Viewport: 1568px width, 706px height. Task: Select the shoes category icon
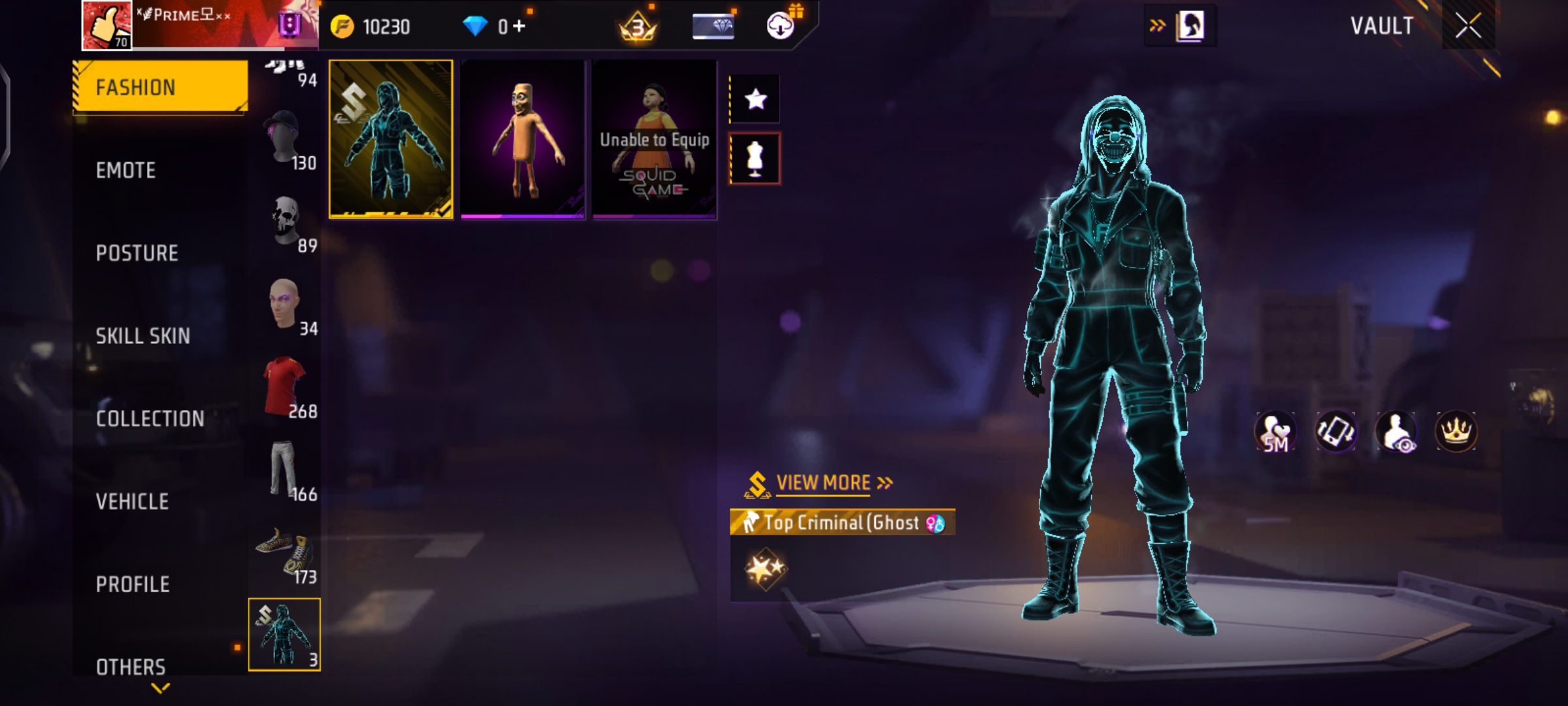(286, 554)
